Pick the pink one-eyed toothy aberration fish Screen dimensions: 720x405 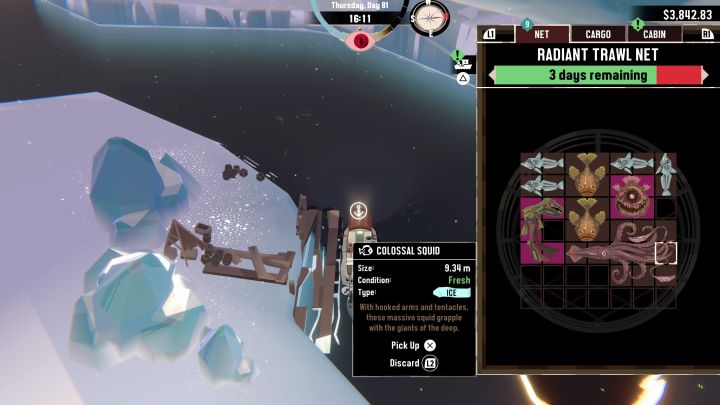[x=632, y=197]
